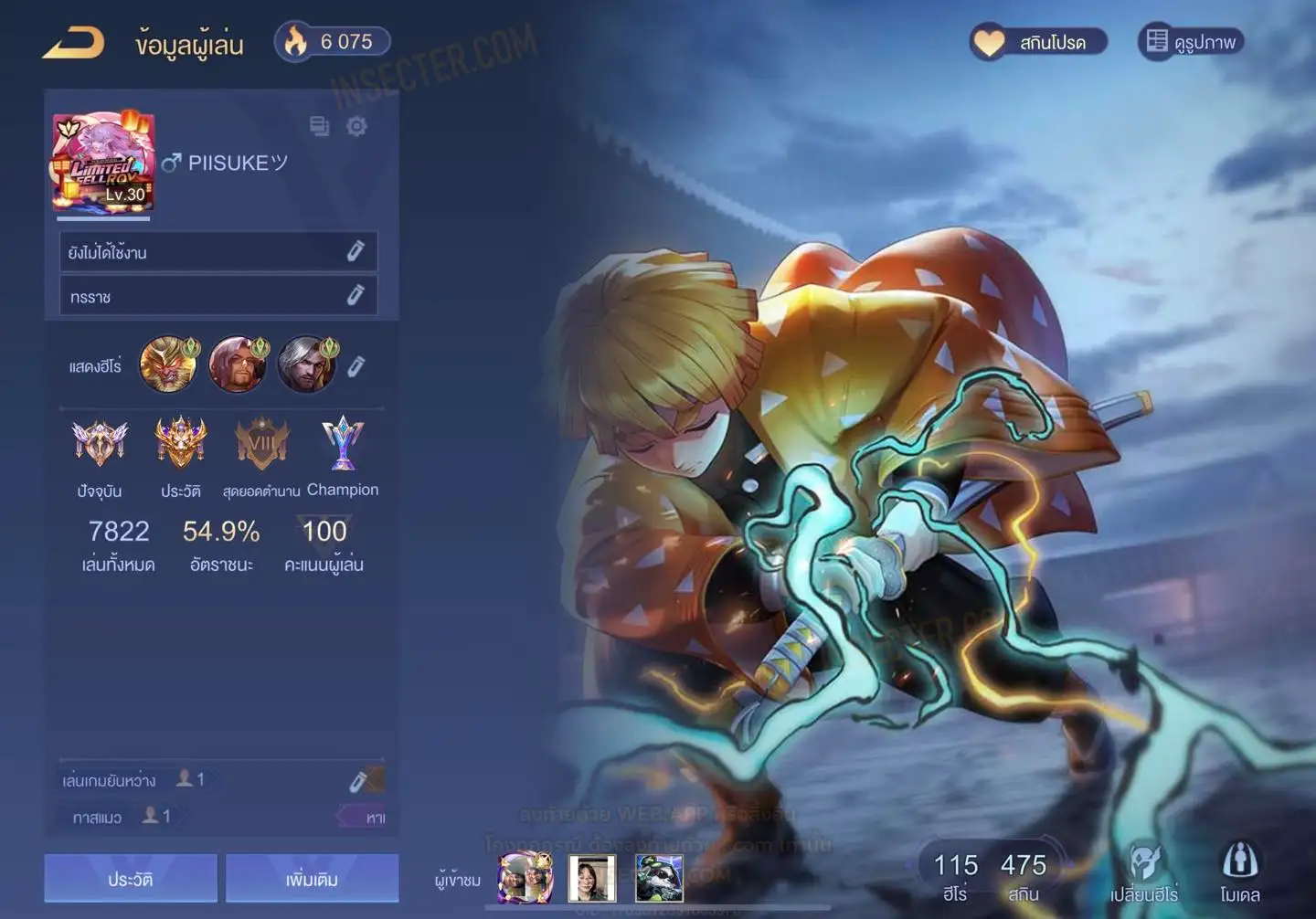Edit the ทรราช title field
Viewport: 1316px width, 919px height.
[356, 295]
